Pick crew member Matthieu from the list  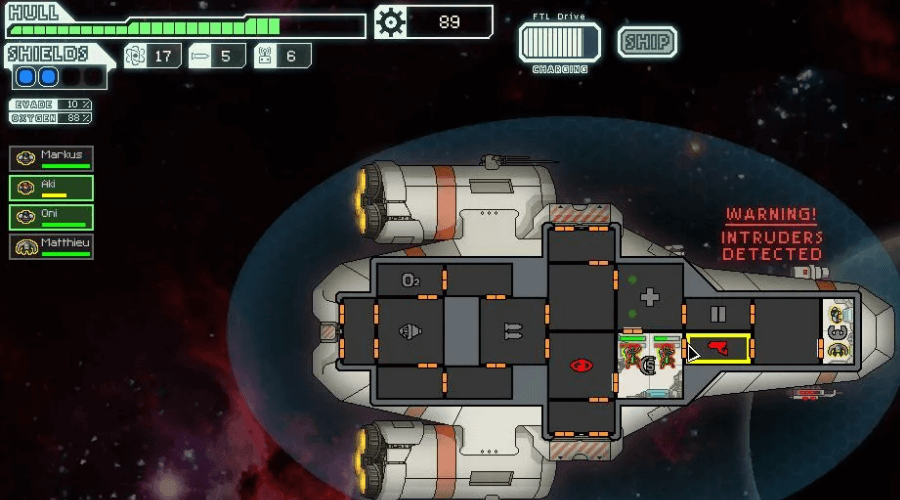point(52,246)
